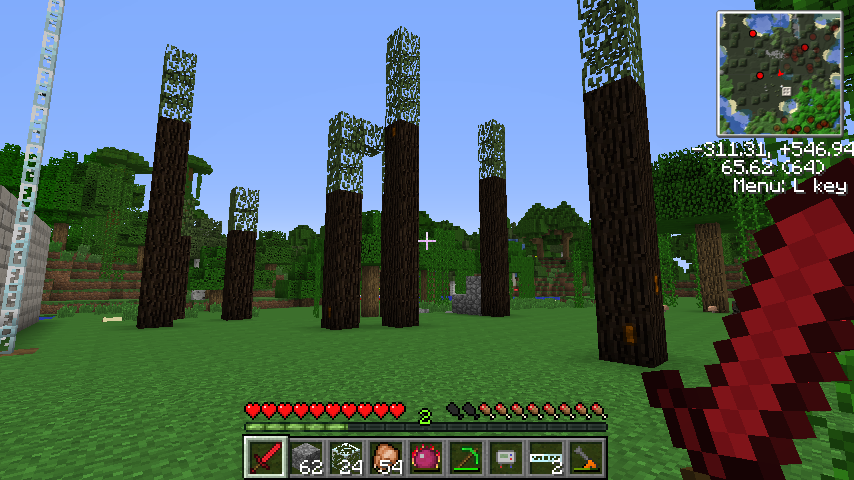Select the glass block stack of 24
This screenshot has height=480, width=854.
click(x=345, y=458)
